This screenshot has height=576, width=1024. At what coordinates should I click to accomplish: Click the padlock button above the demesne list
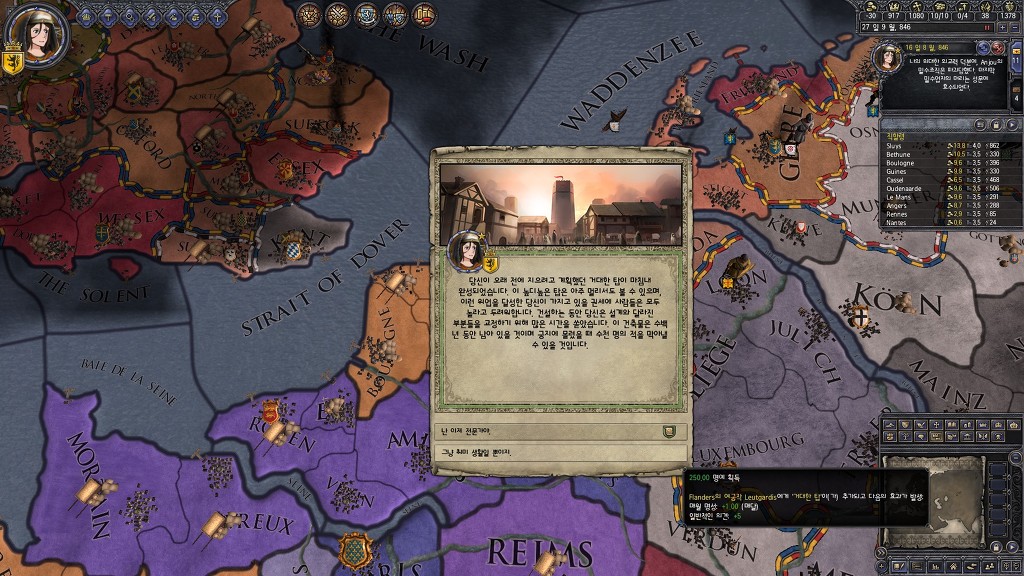click(997, 124)
